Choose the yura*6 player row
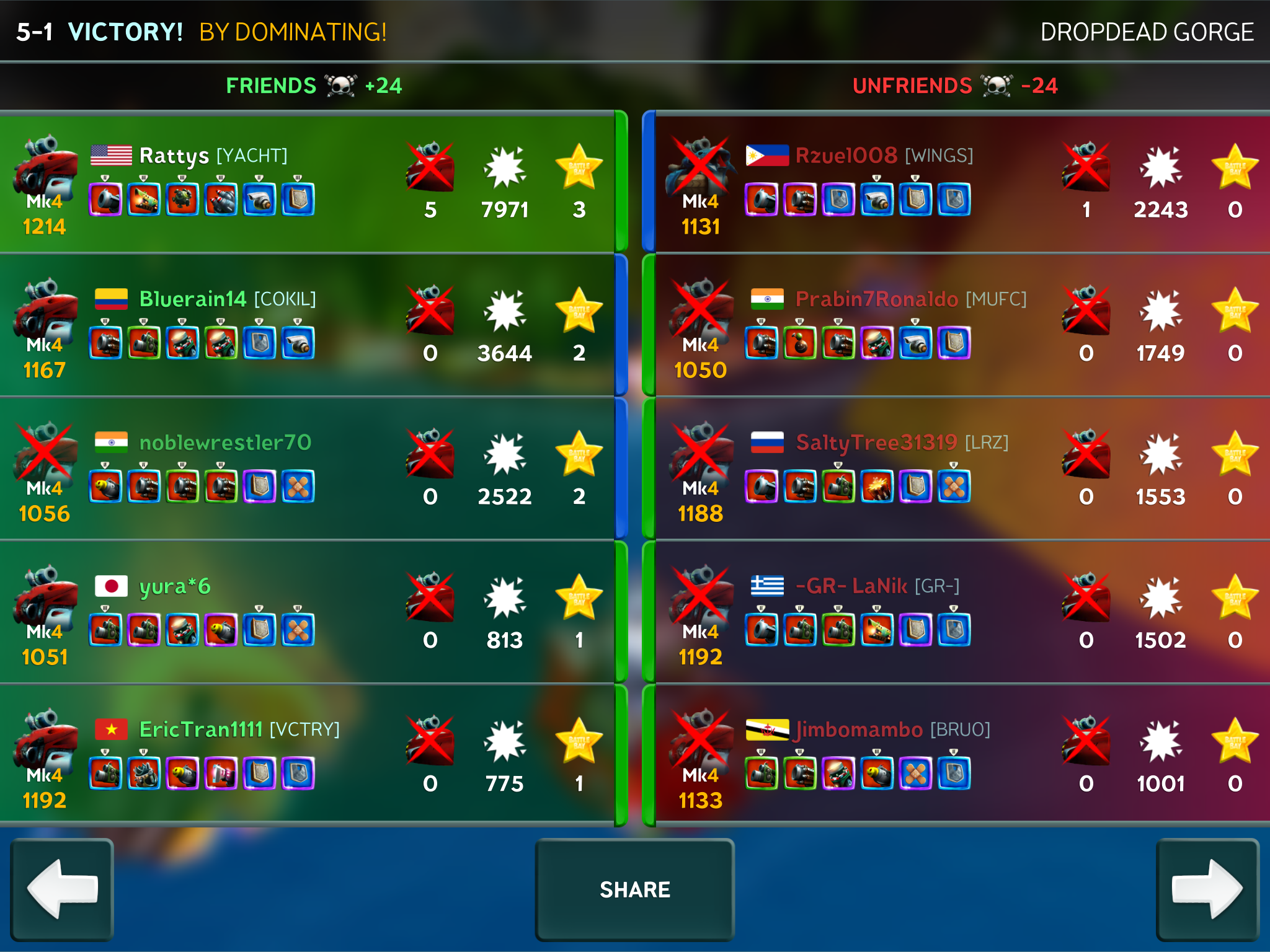The image size is (1270, 952). click(x=307, y=612)
